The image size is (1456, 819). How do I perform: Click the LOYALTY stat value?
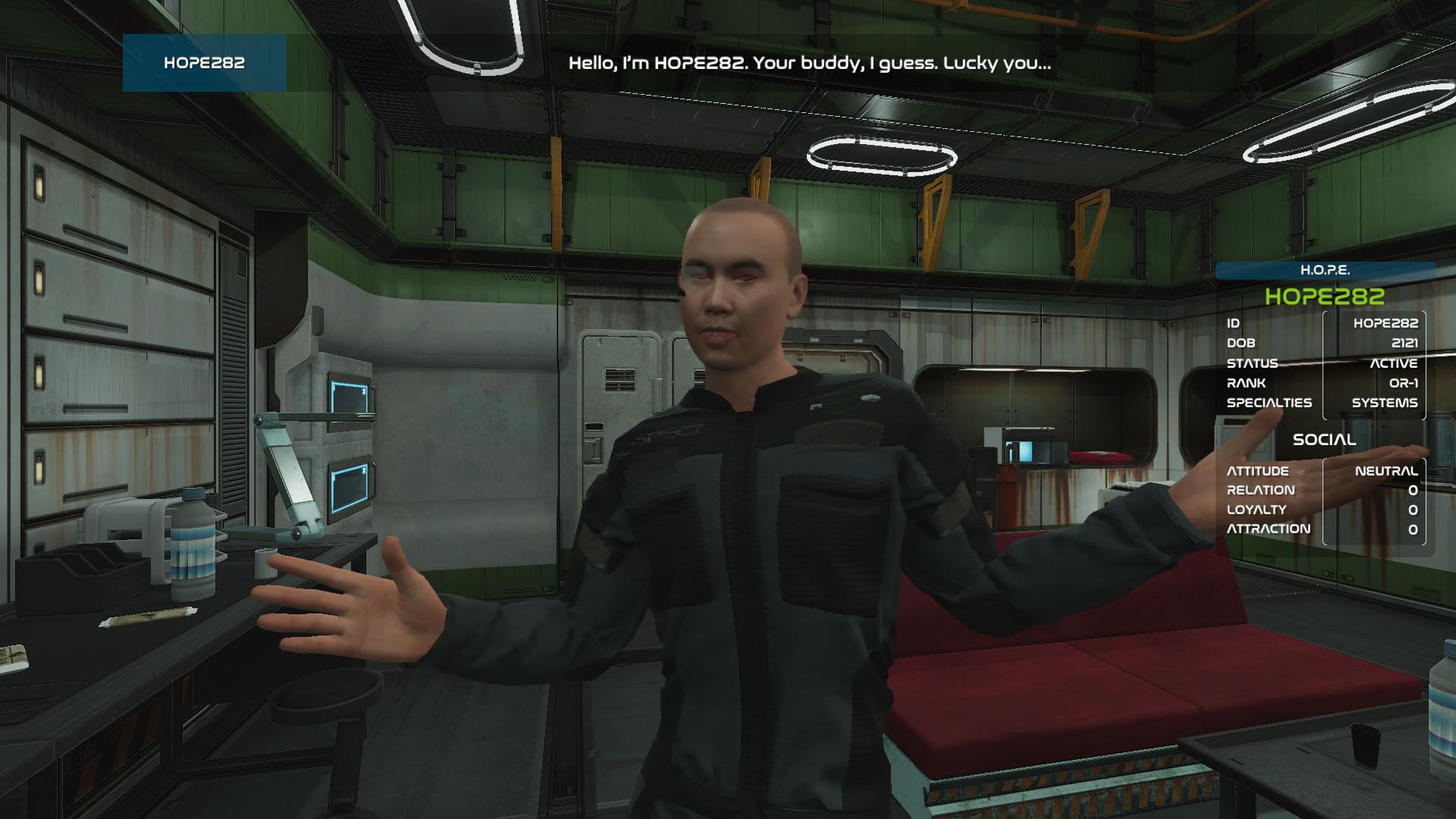[1415, 510]
